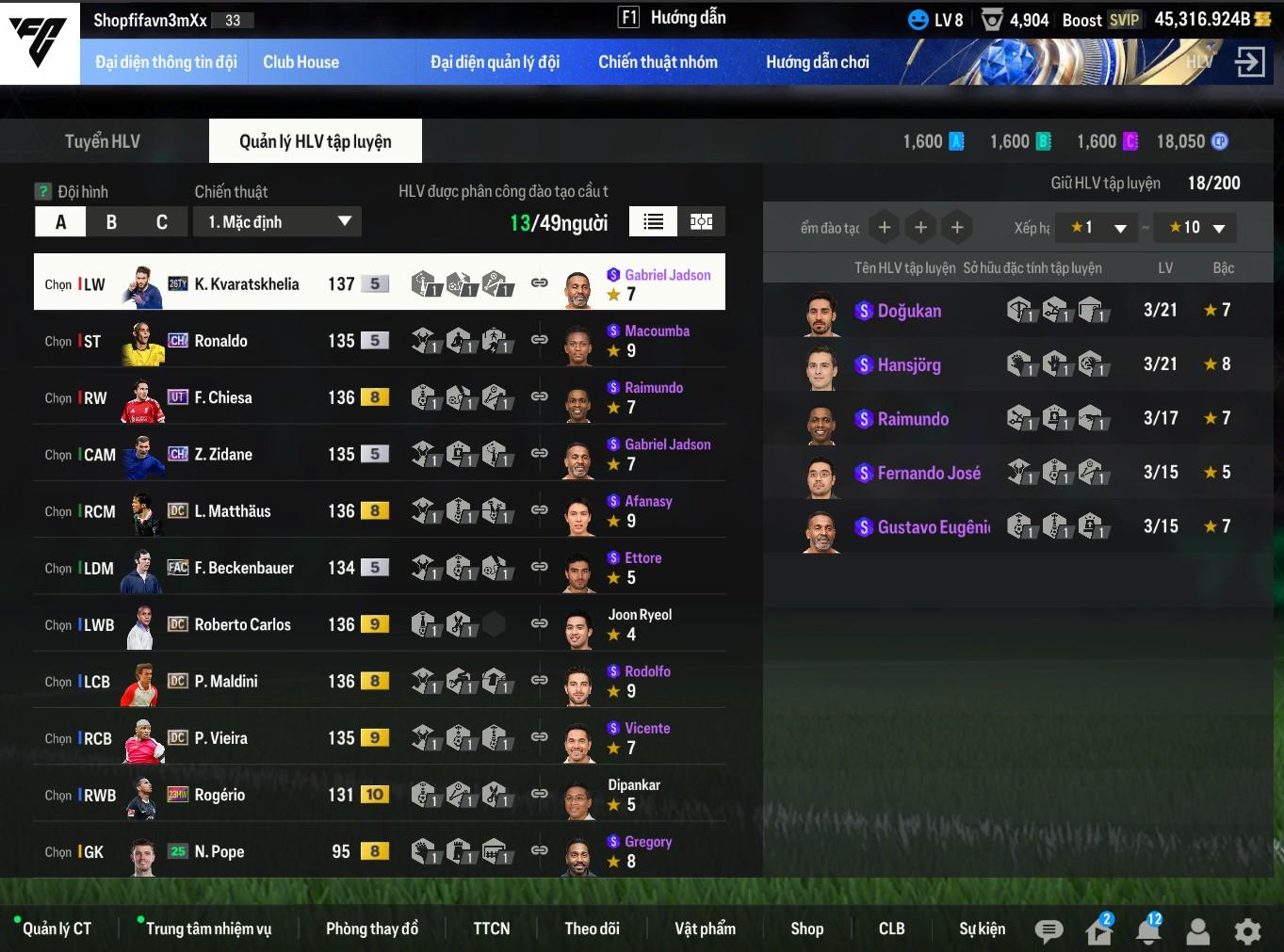Screen dimensions: 1284x952
Task: Open Chiến thuật nhóm menu
Action: (658, 62)
